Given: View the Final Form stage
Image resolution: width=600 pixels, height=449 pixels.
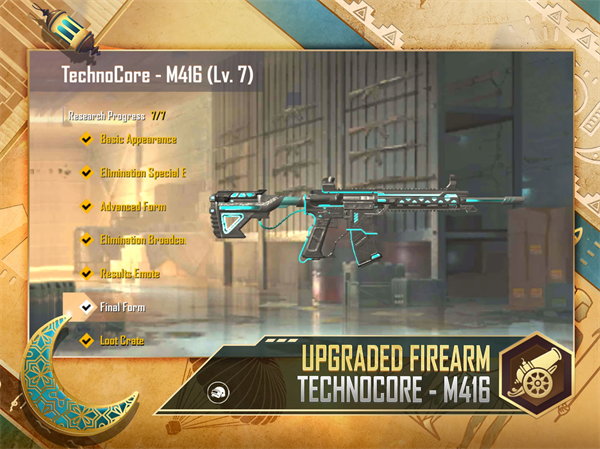Looking at the screenshot, I should [x=122, y=307].
